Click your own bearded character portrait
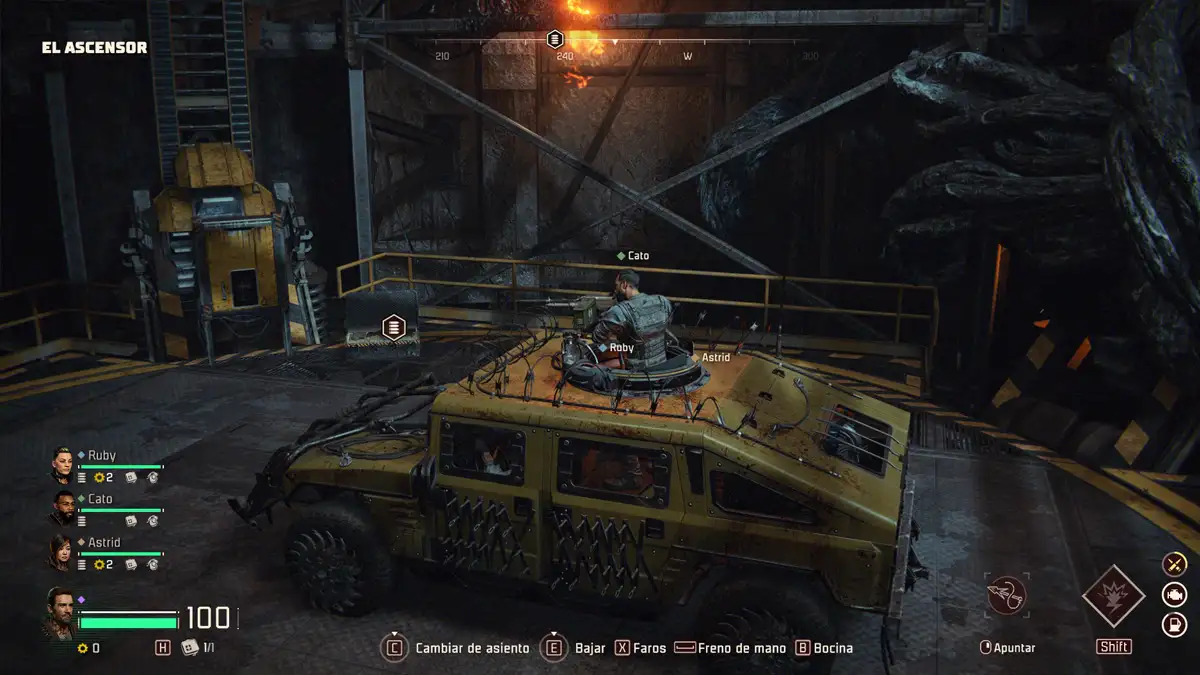The image size is (1200, 675). (x=60, y=612)
